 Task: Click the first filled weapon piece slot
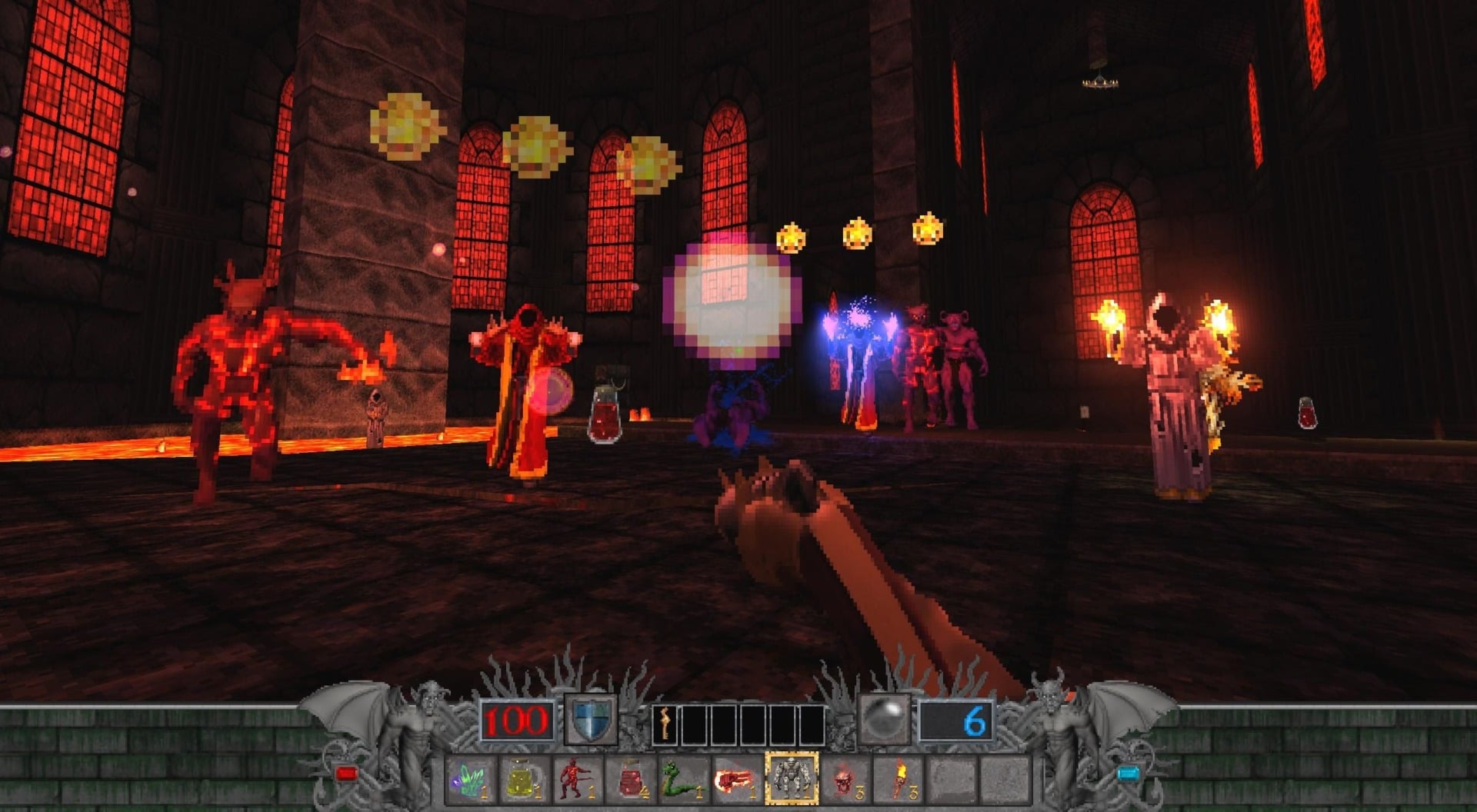(666, 723)
